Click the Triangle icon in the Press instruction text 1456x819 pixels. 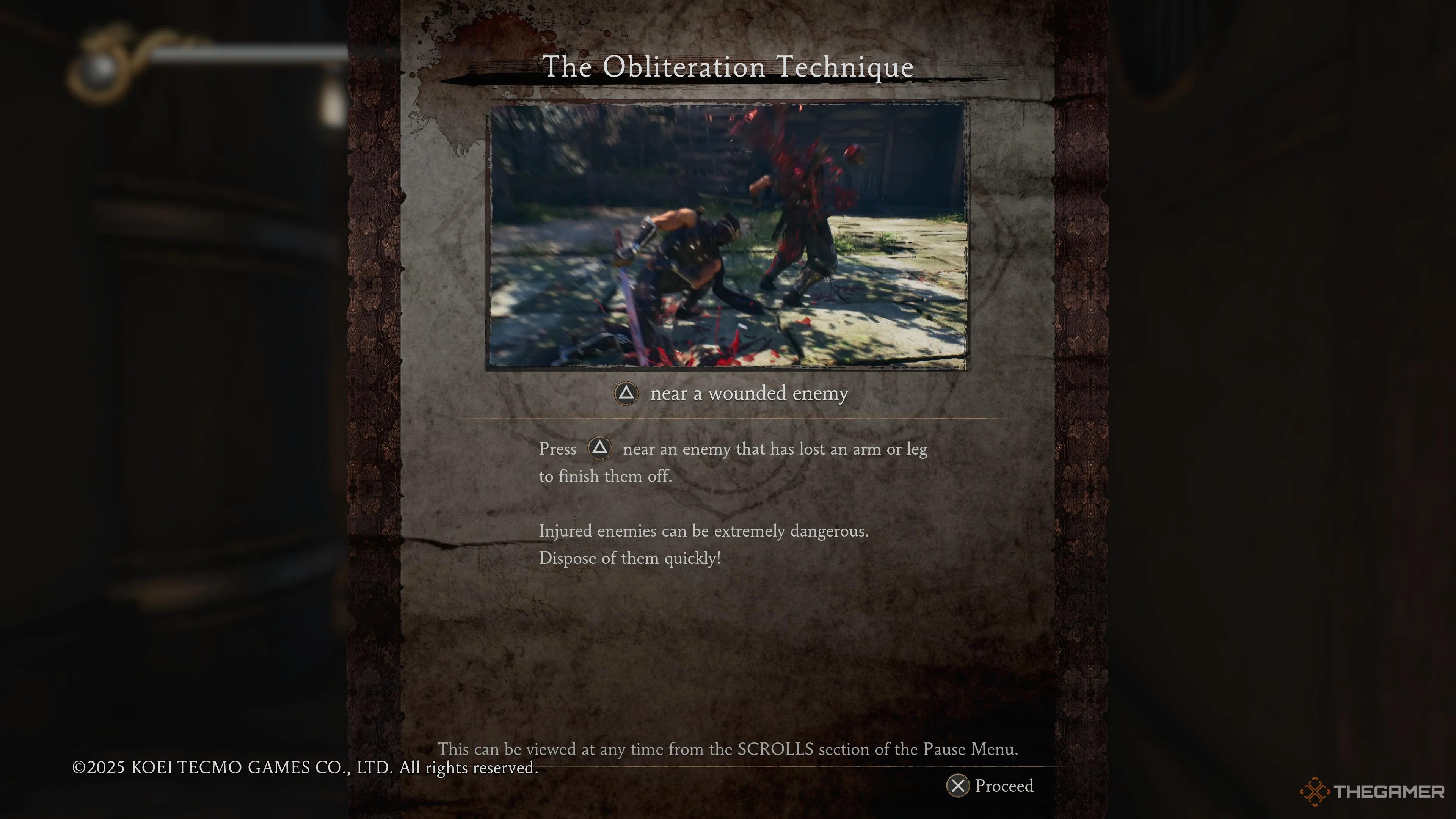(600, 449)
